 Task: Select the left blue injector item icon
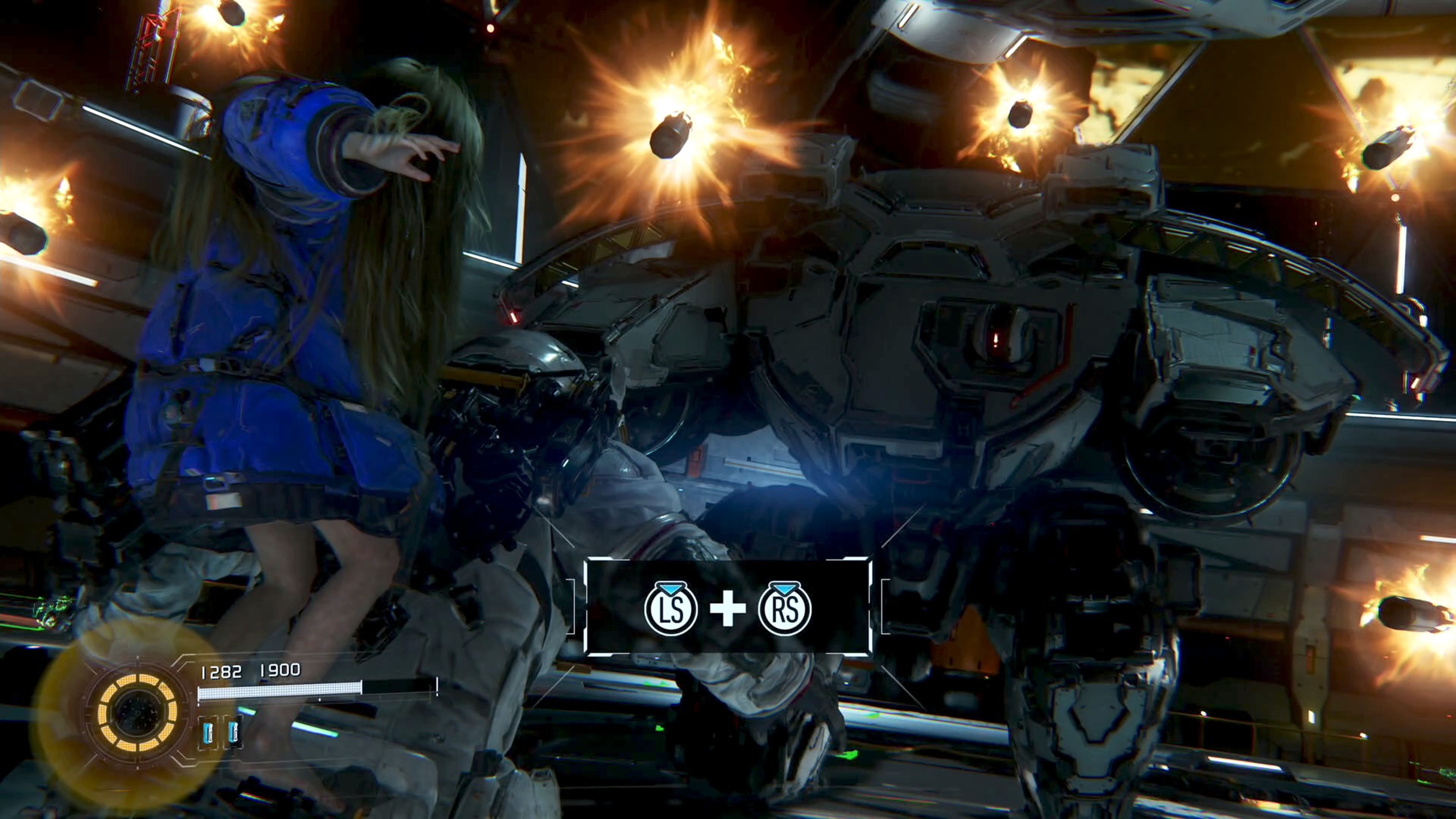point(209,733)
